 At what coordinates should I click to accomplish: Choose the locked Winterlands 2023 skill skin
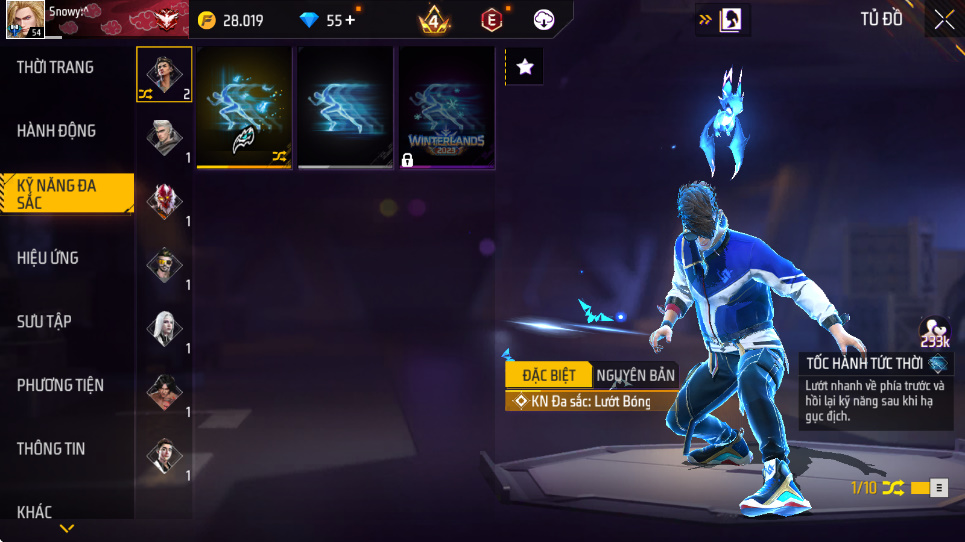[447, 107]
